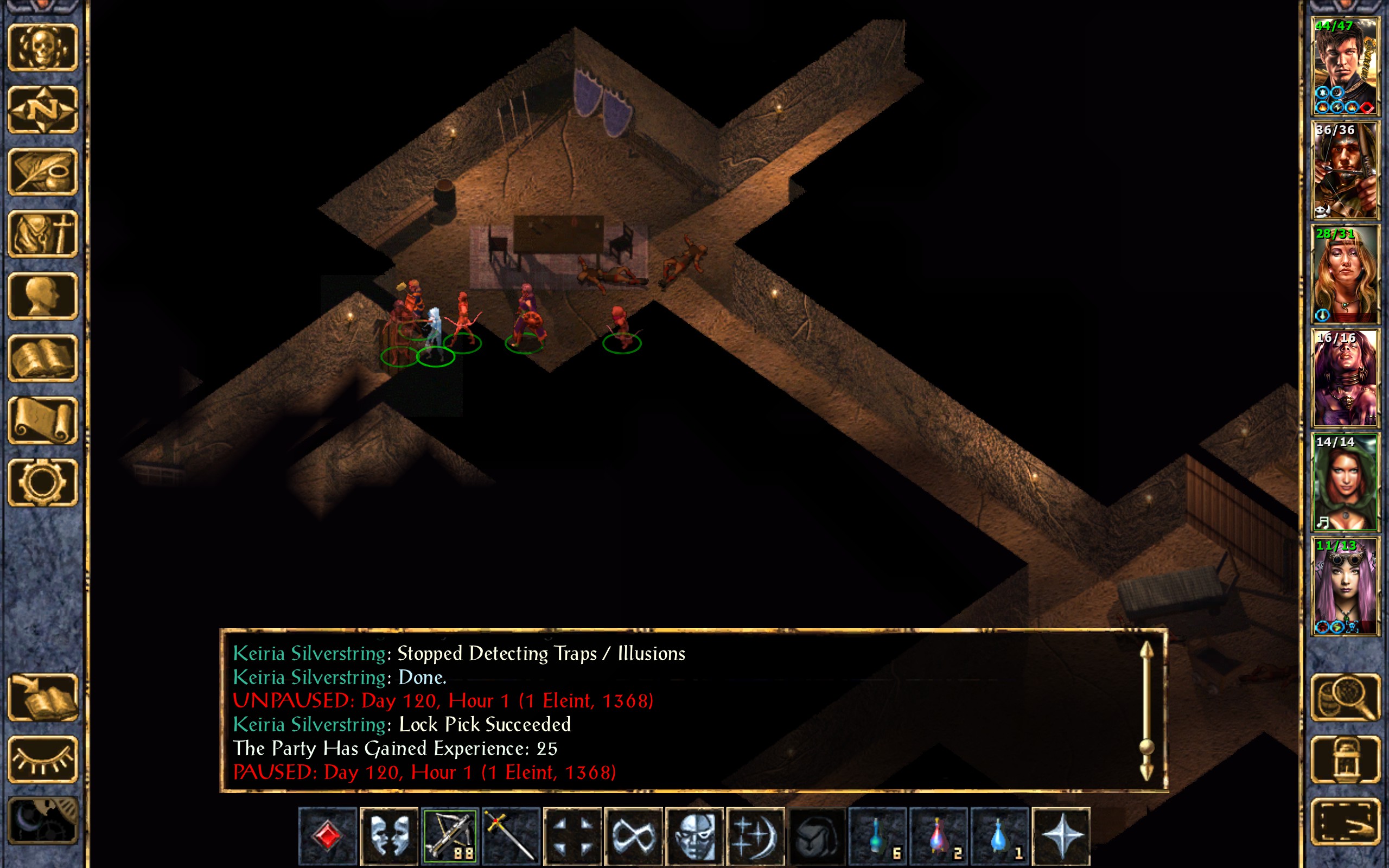This screenshot has width=1389, height=868.
Task: Select the top character portrait
Action: 1345,67
